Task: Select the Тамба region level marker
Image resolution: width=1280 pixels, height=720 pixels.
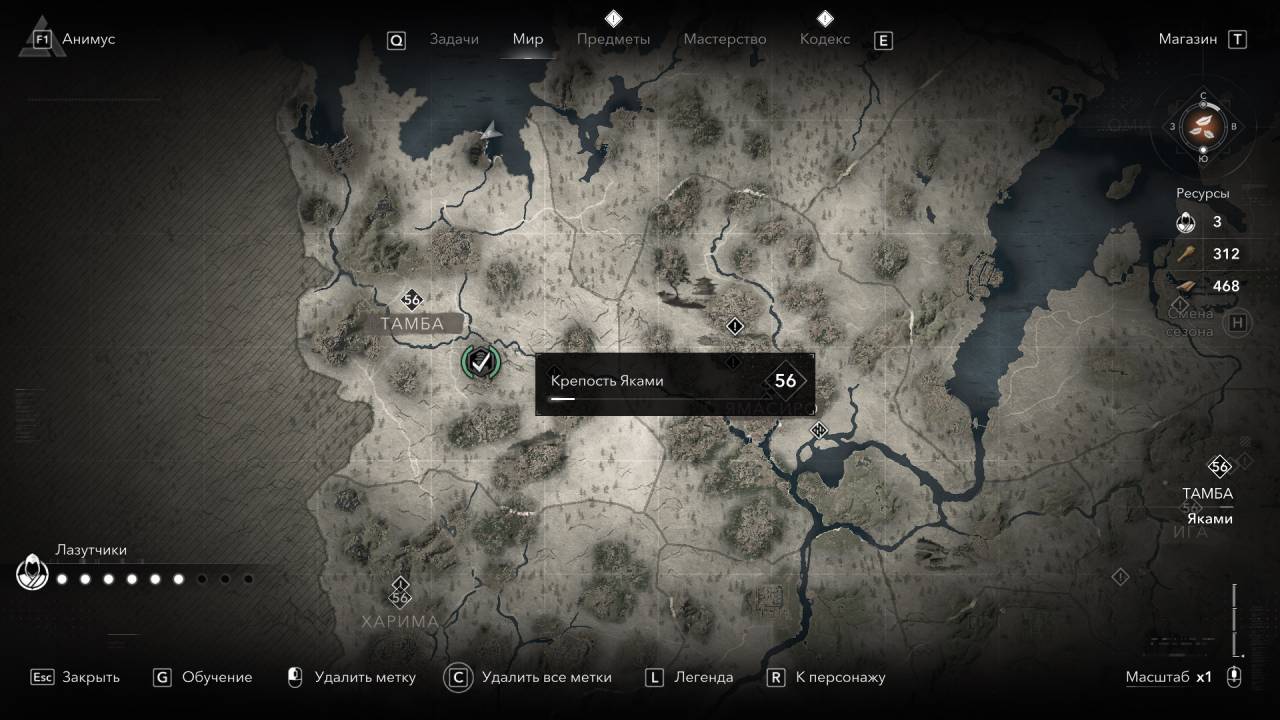Action: pos(411,299)
